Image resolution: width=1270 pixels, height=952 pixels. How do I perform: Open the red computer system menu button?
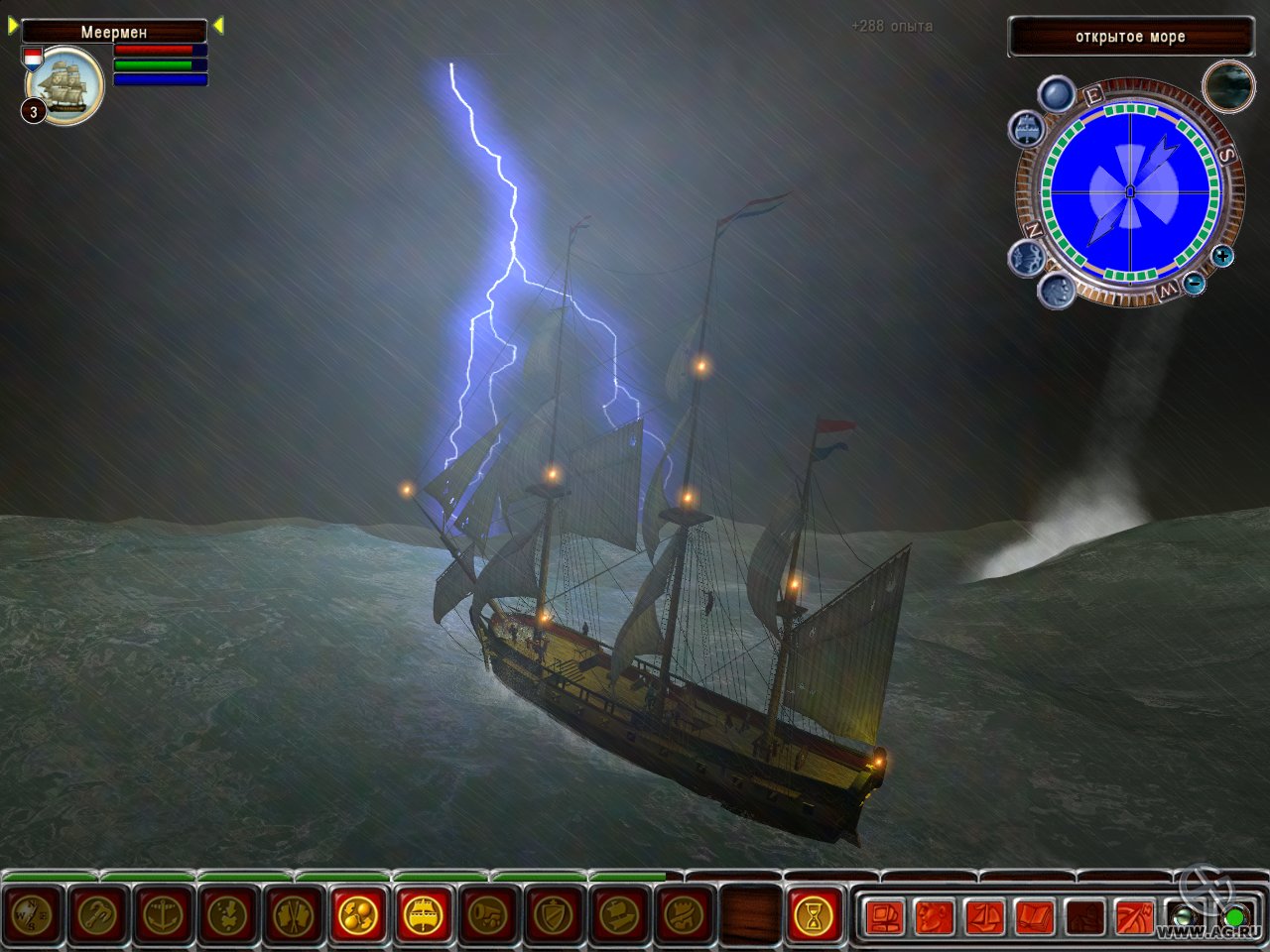tap(884, 917)
